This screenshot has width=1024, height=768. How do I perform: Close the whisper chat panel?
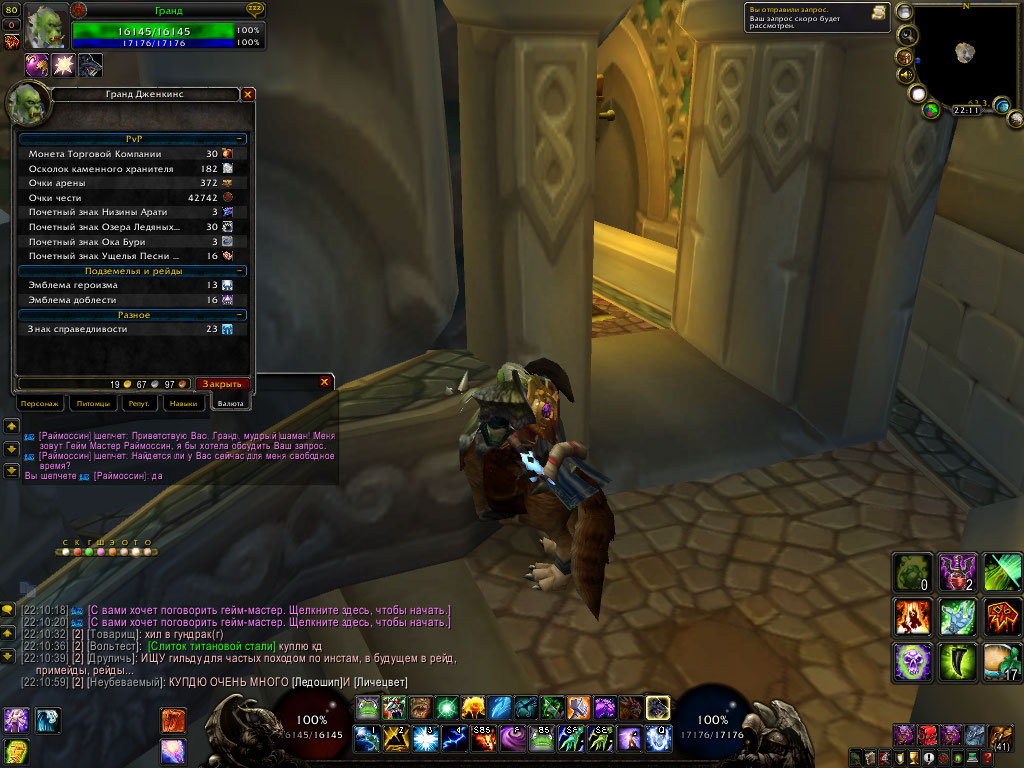coord(324,382)
